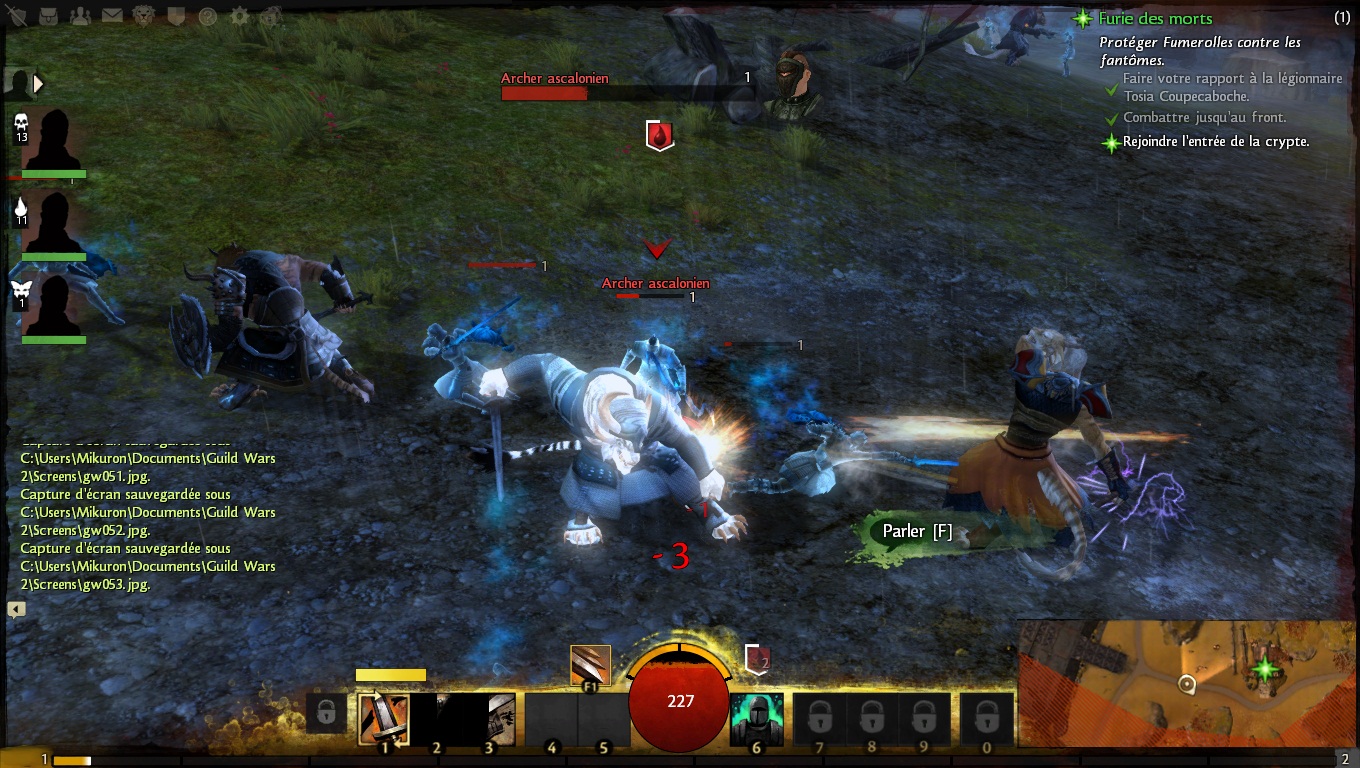The width and height of the screenshot is (1360, 768).
Task: Use the shield skill in slot 3
Action: [490, 719]
